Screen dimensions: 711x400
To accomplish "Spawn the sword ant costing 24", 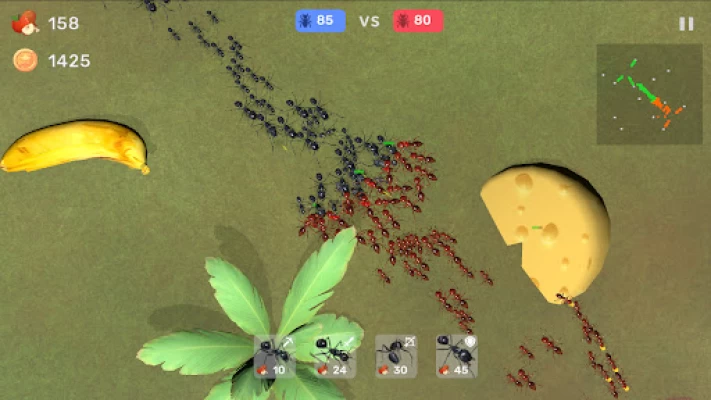I will [335, 356].
